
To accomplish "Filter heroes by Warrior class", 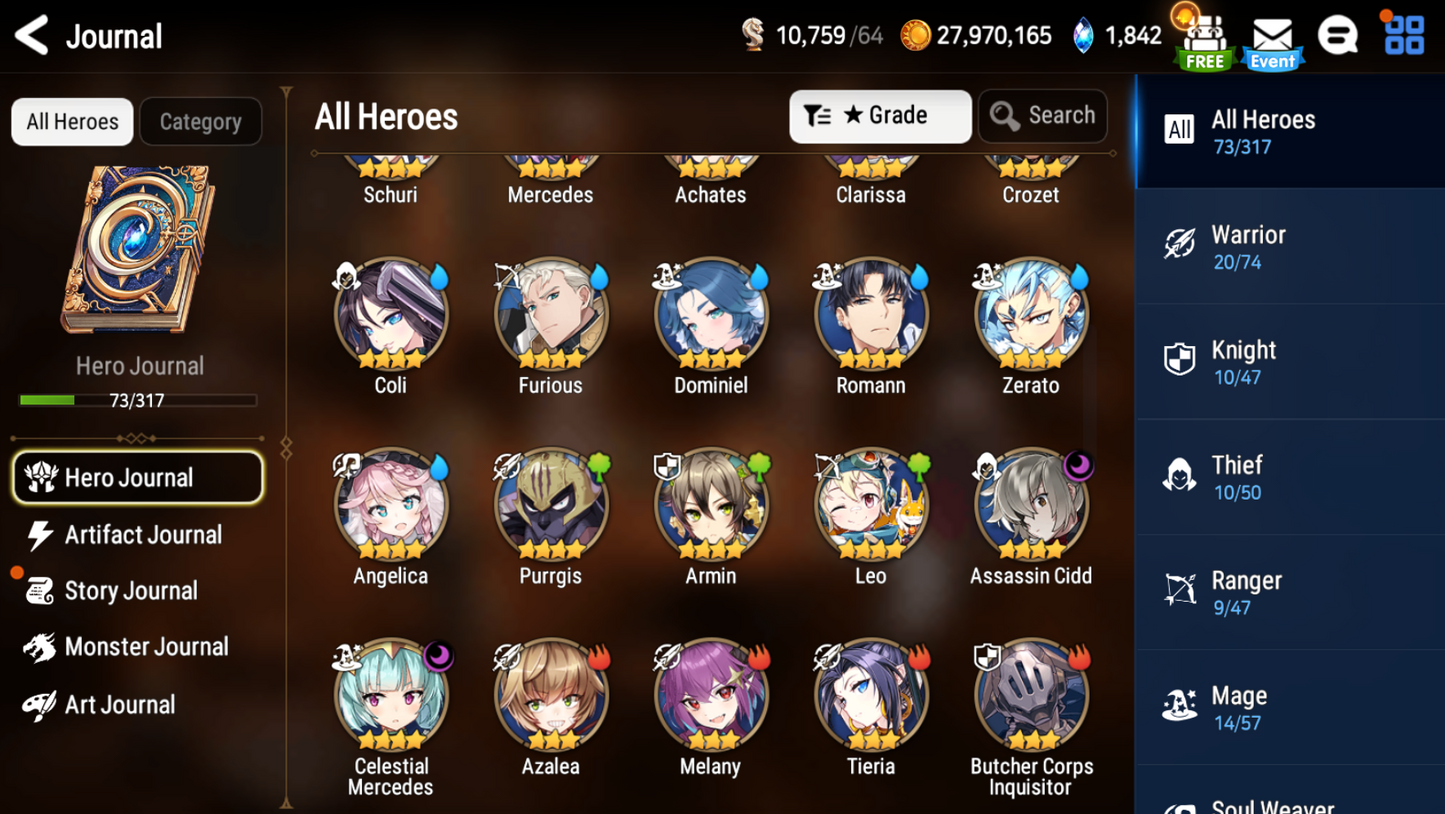I will click(1289, 246).
